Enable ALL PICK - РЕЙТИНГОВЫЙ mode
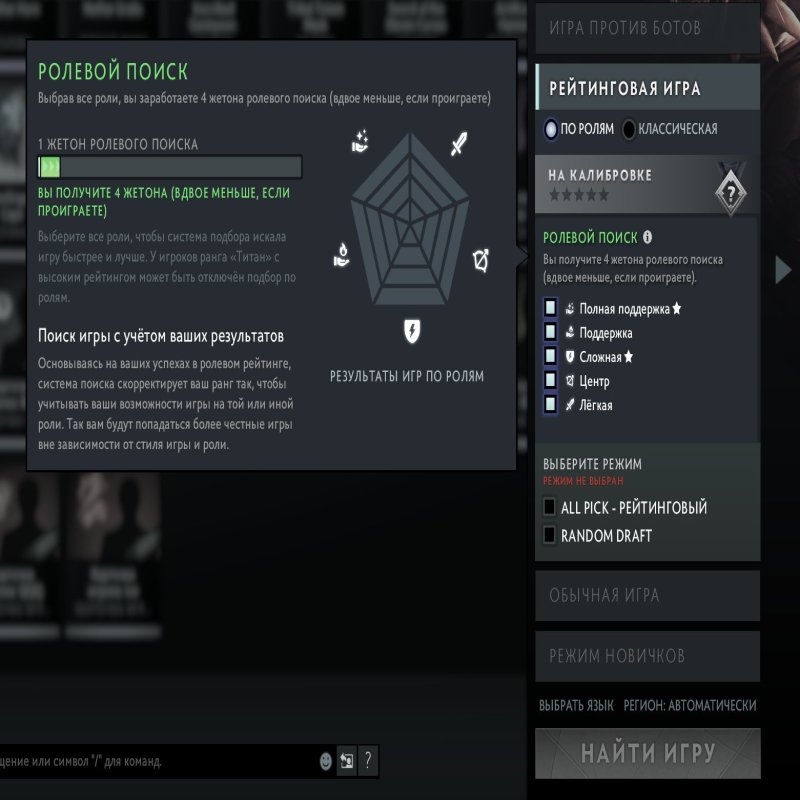The image size is (800, 800). coord(549,508)
